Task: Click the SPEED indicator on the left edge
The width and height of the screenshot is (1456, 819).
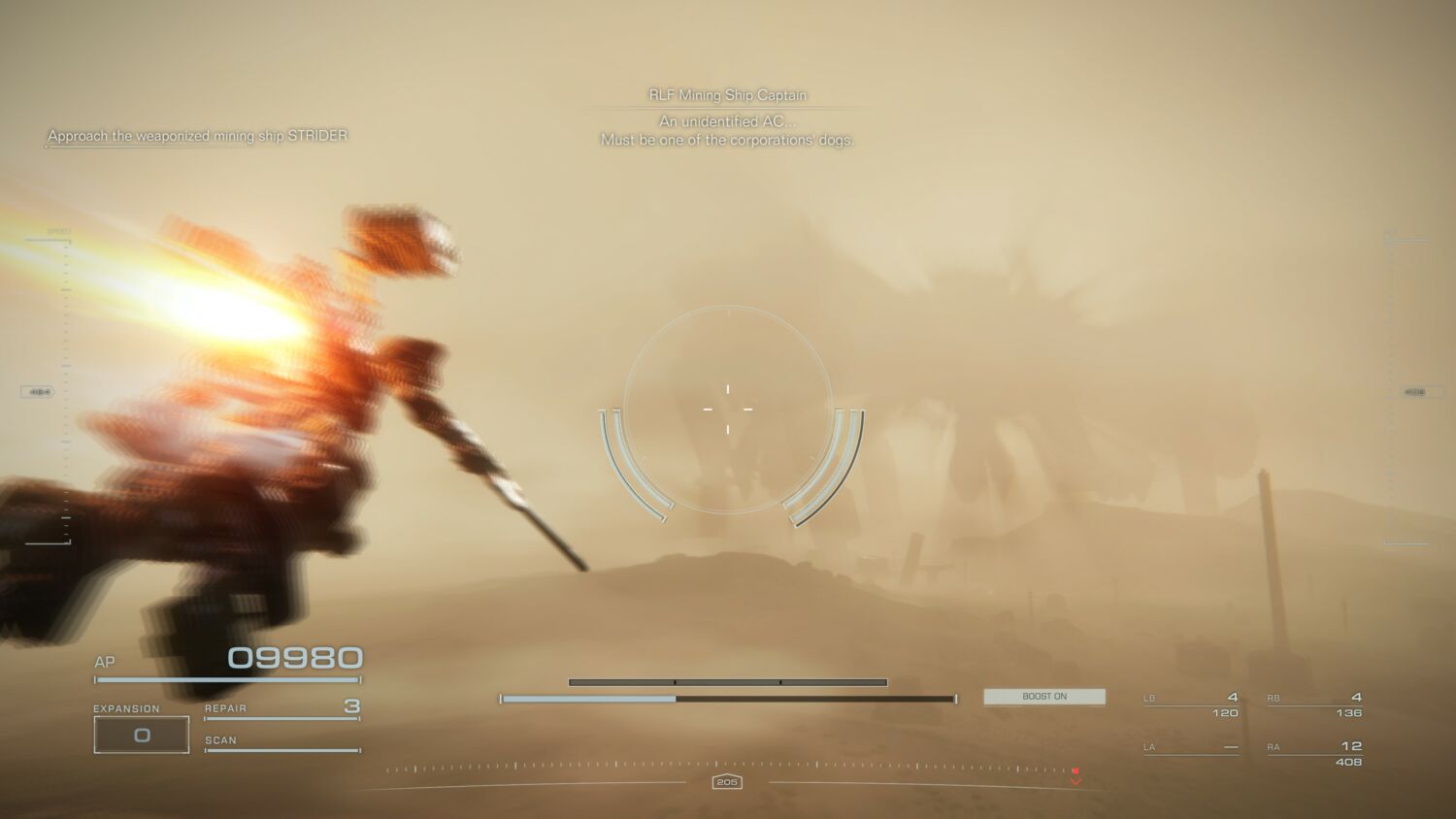Action: point(58,231)
